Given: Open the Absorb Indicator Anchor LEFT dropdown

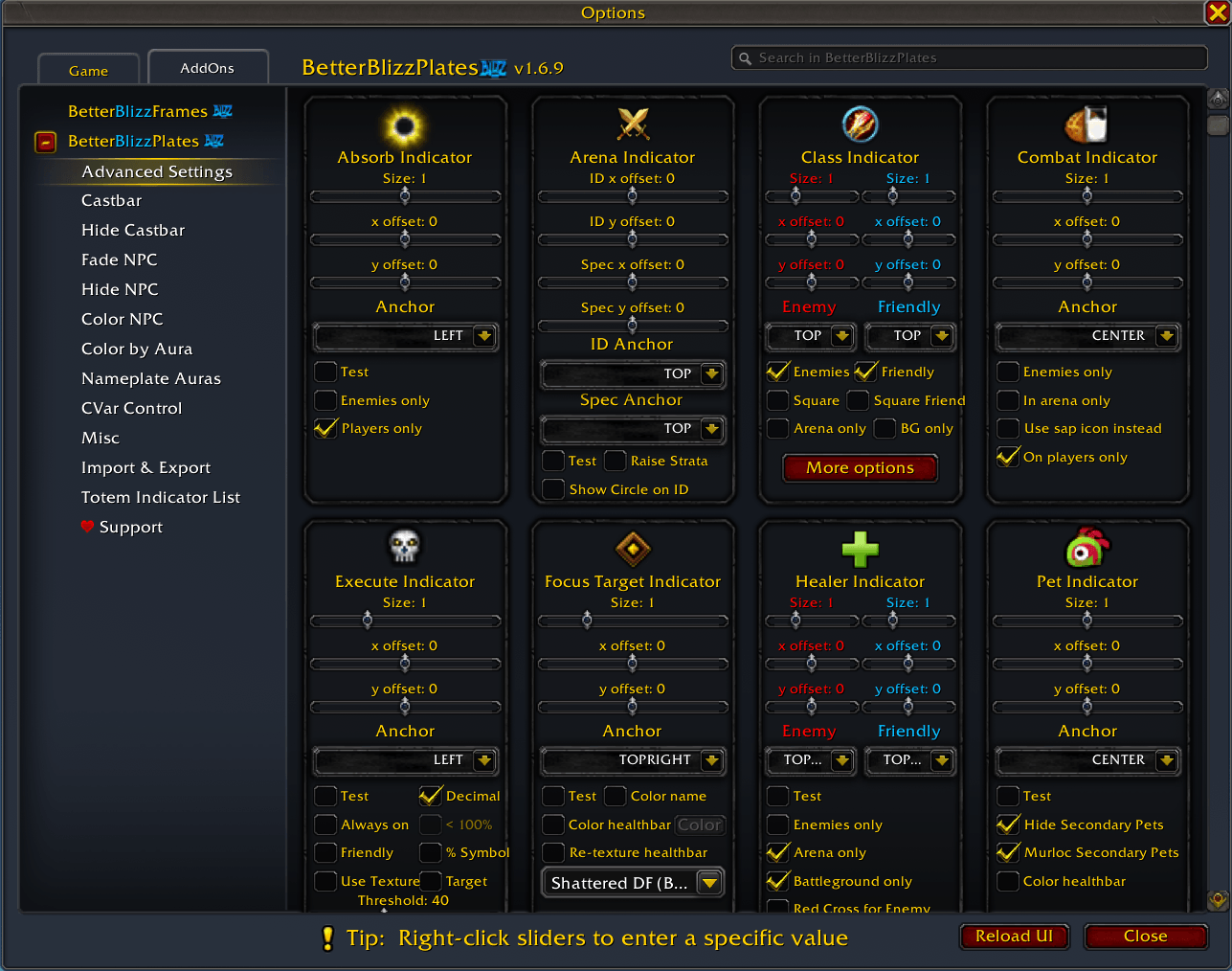Looking at the screenshot, I should pyautogui.click(x=405, y=336).
